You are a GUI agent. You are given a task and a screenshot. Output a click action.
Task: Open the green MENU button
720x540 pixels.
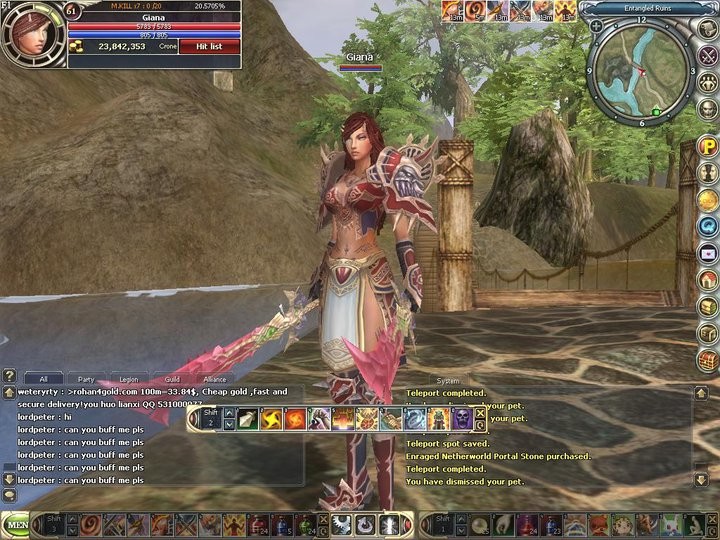[15, 523]
